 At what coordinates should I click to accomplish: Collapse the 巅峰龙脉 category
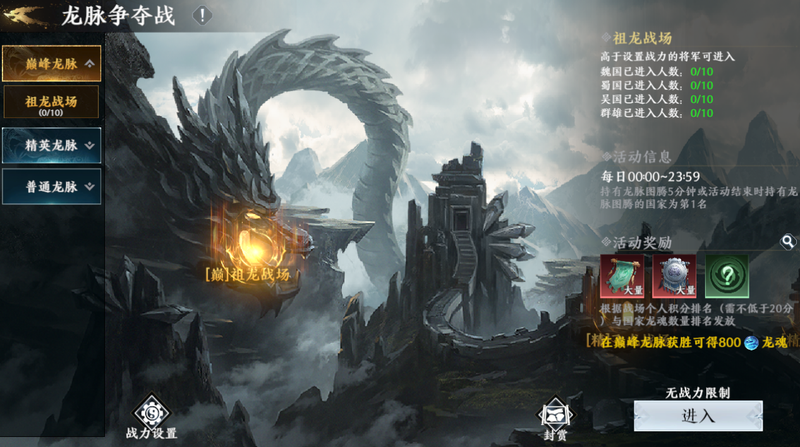tap(51, 64)
